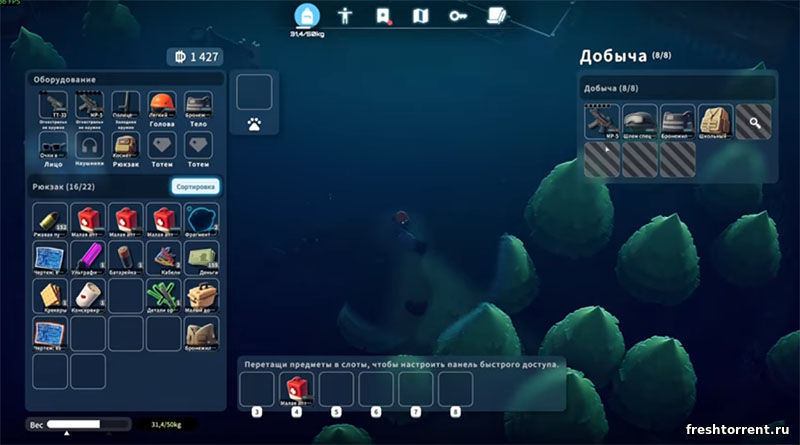Viewport: 800px width, 445px height.
Task: Select the paw print pet button
Action: coord(254,126)
